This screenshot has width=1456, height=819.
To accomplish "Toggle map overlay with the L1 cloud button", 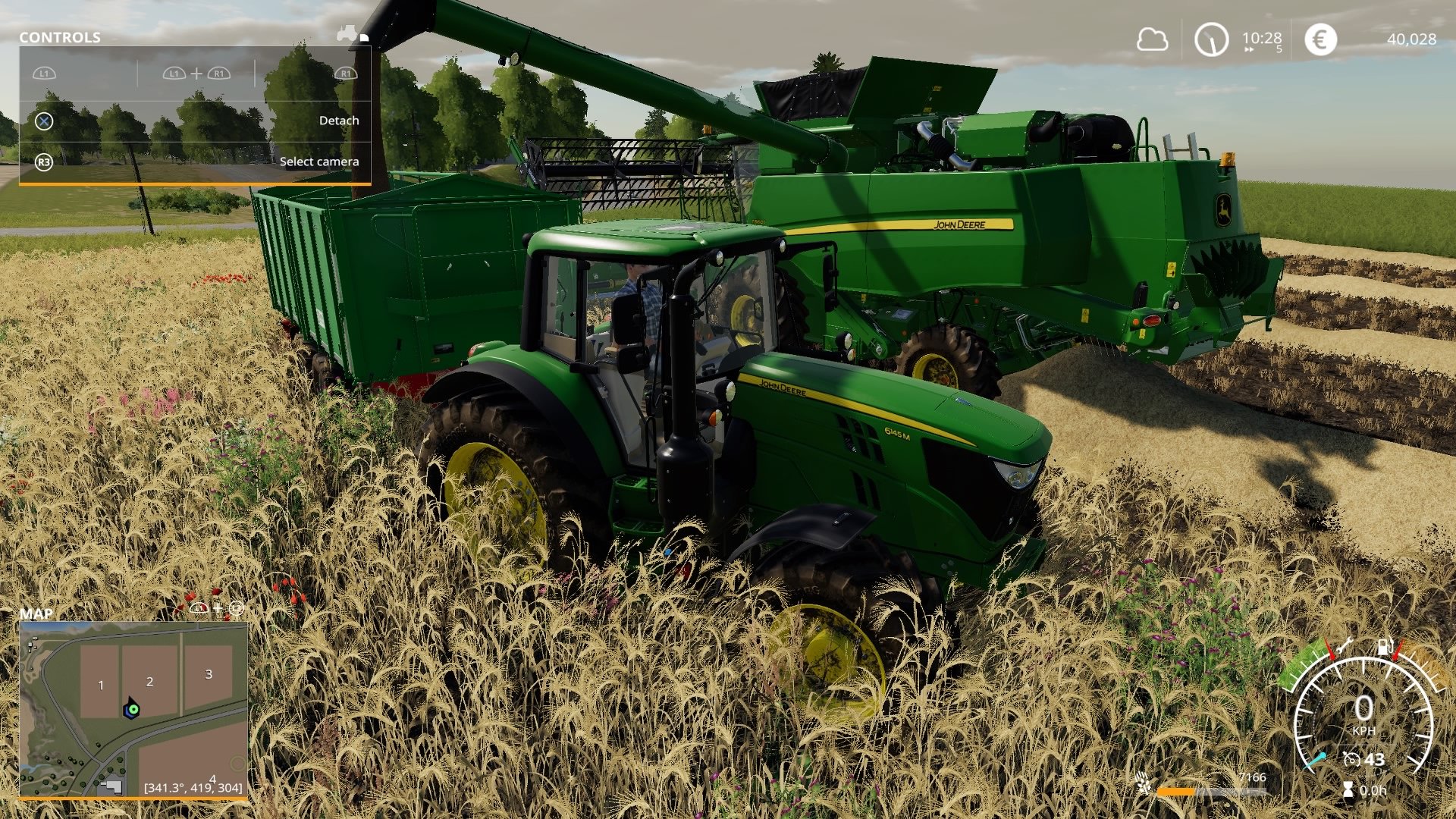I will 197,607.
